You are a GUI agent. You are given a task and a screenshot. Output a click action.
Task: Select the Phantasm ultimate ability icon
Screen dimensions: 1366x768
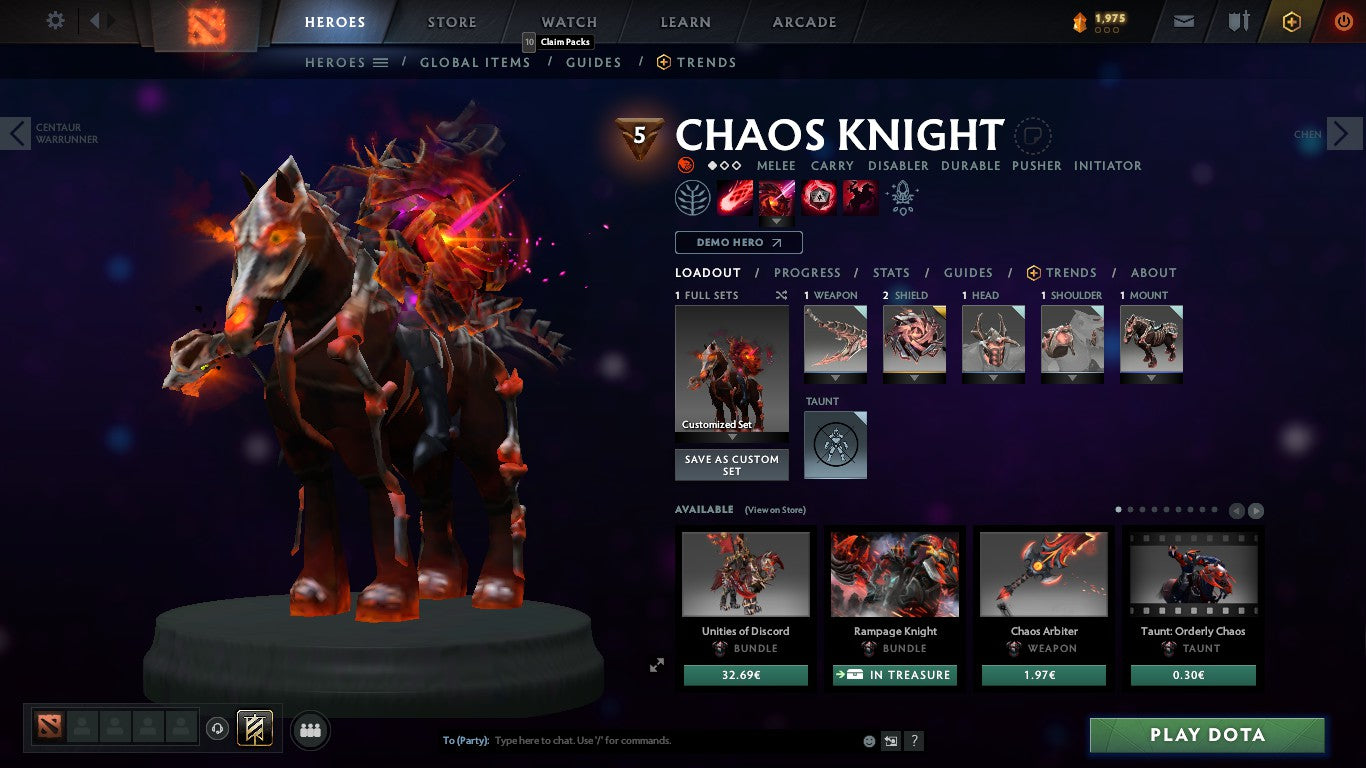[x=862, y=196]
